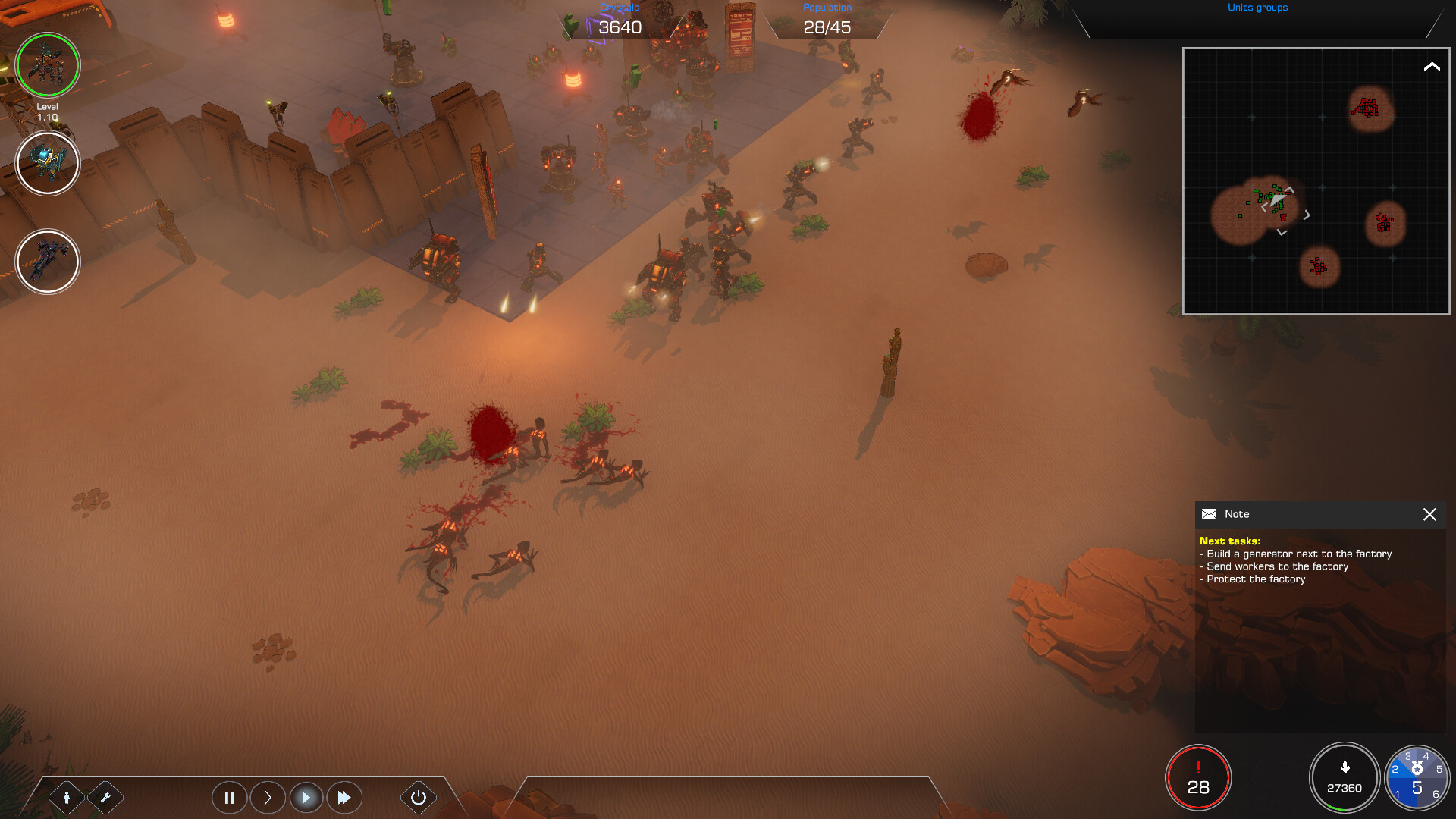Screen dimensions: 1456x819
Task: Collapse the minimap with the arrow
Action: [1431, 67]
